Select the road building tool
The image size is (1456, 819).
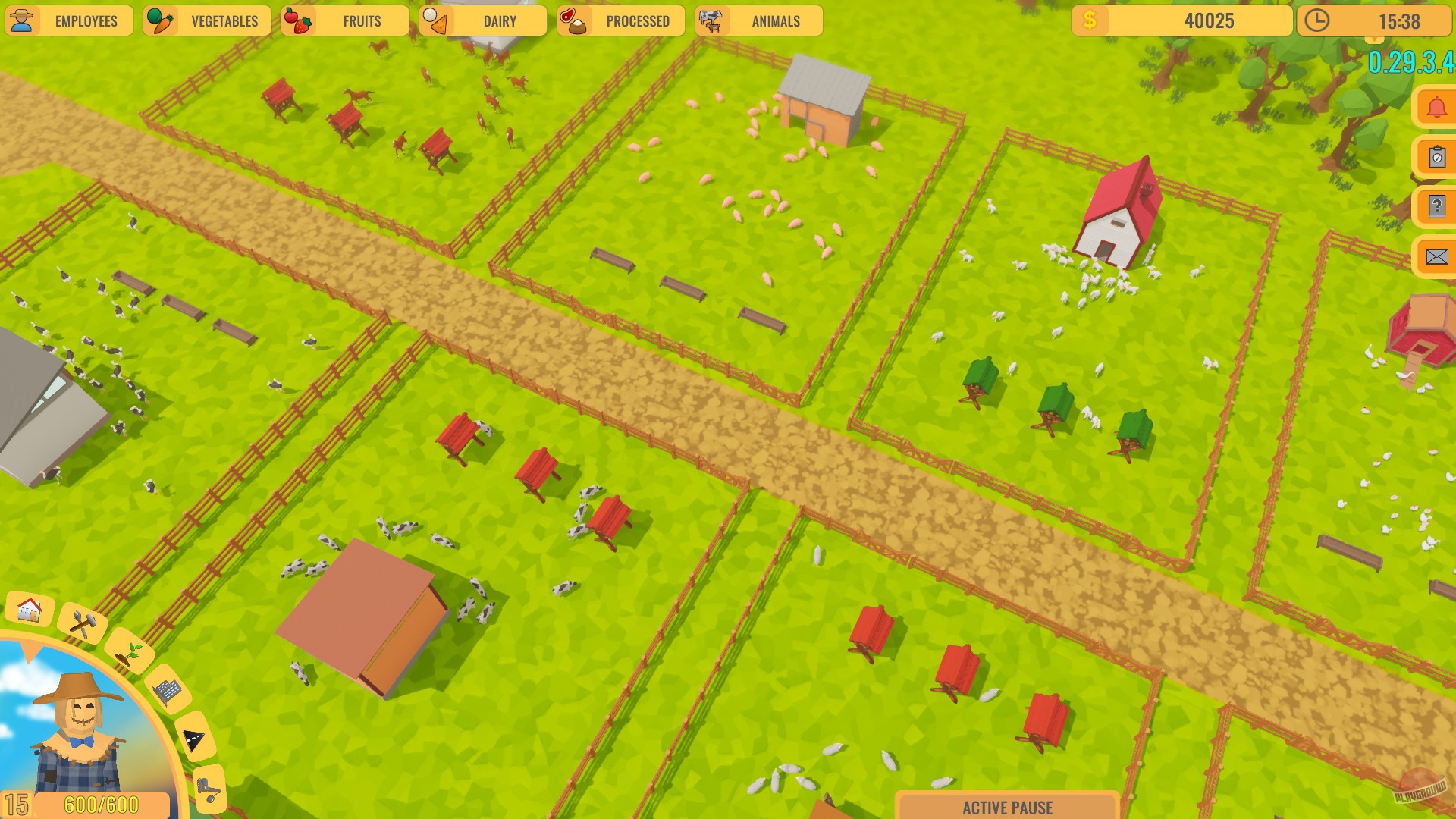pos(193,737)
